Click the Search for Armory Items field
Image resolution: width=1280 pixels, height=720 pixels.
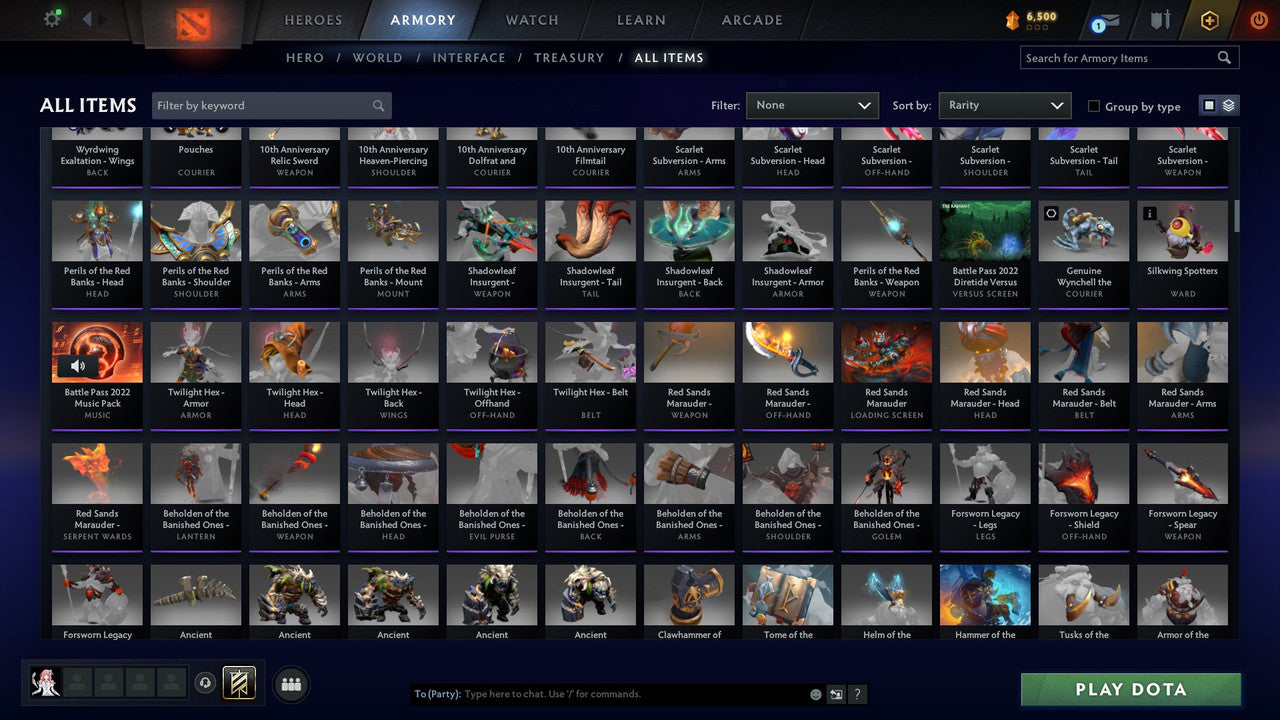click(x=1120, y=57)
